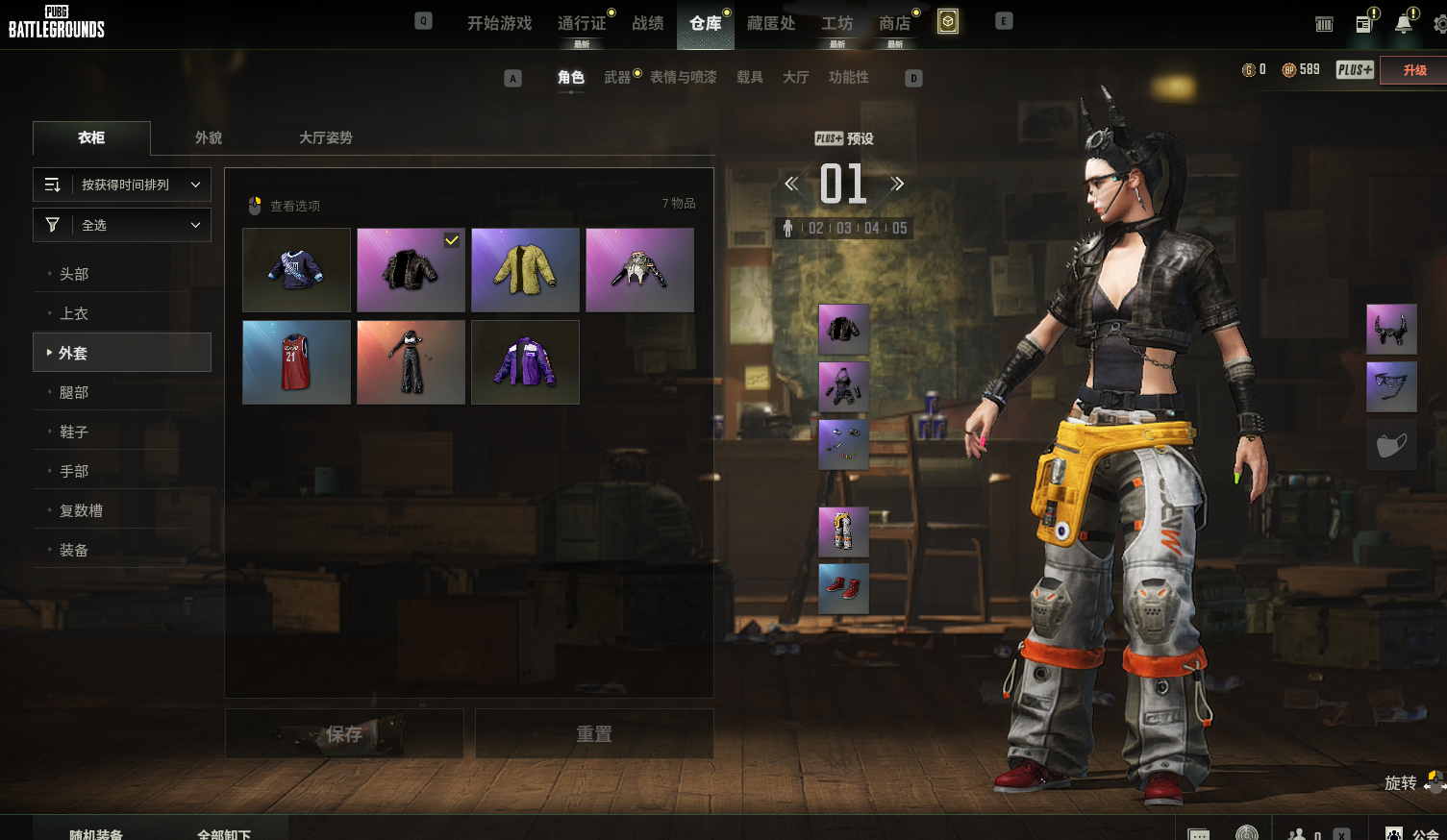Choose the red number 21 jersey
The height and width of the screenshot is (840, 1447).
click(296, 362)
